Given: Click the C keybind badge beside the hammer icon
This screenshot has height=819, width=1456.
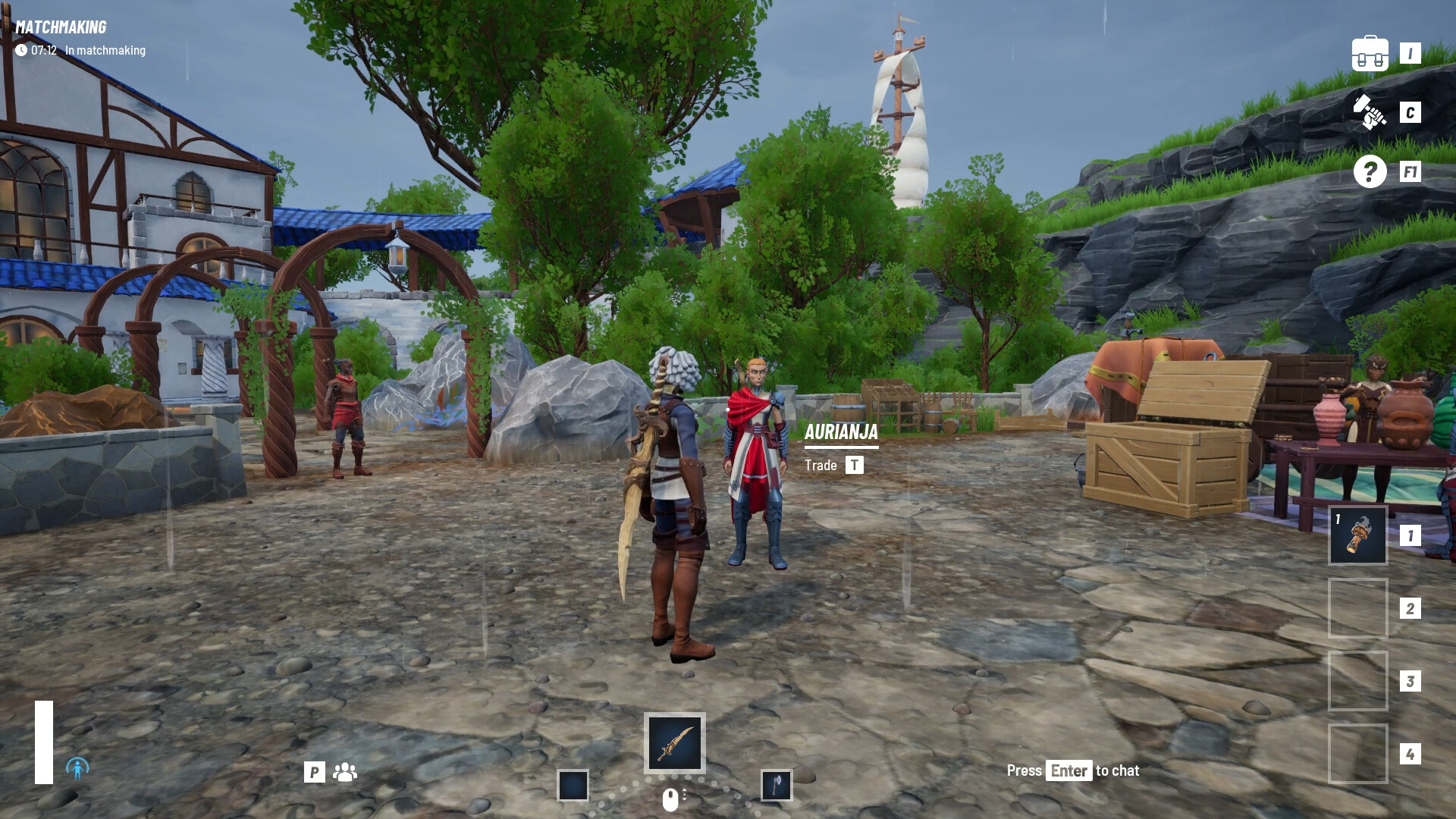Looking at the screenshot, I should click(x=1410, y=114).
